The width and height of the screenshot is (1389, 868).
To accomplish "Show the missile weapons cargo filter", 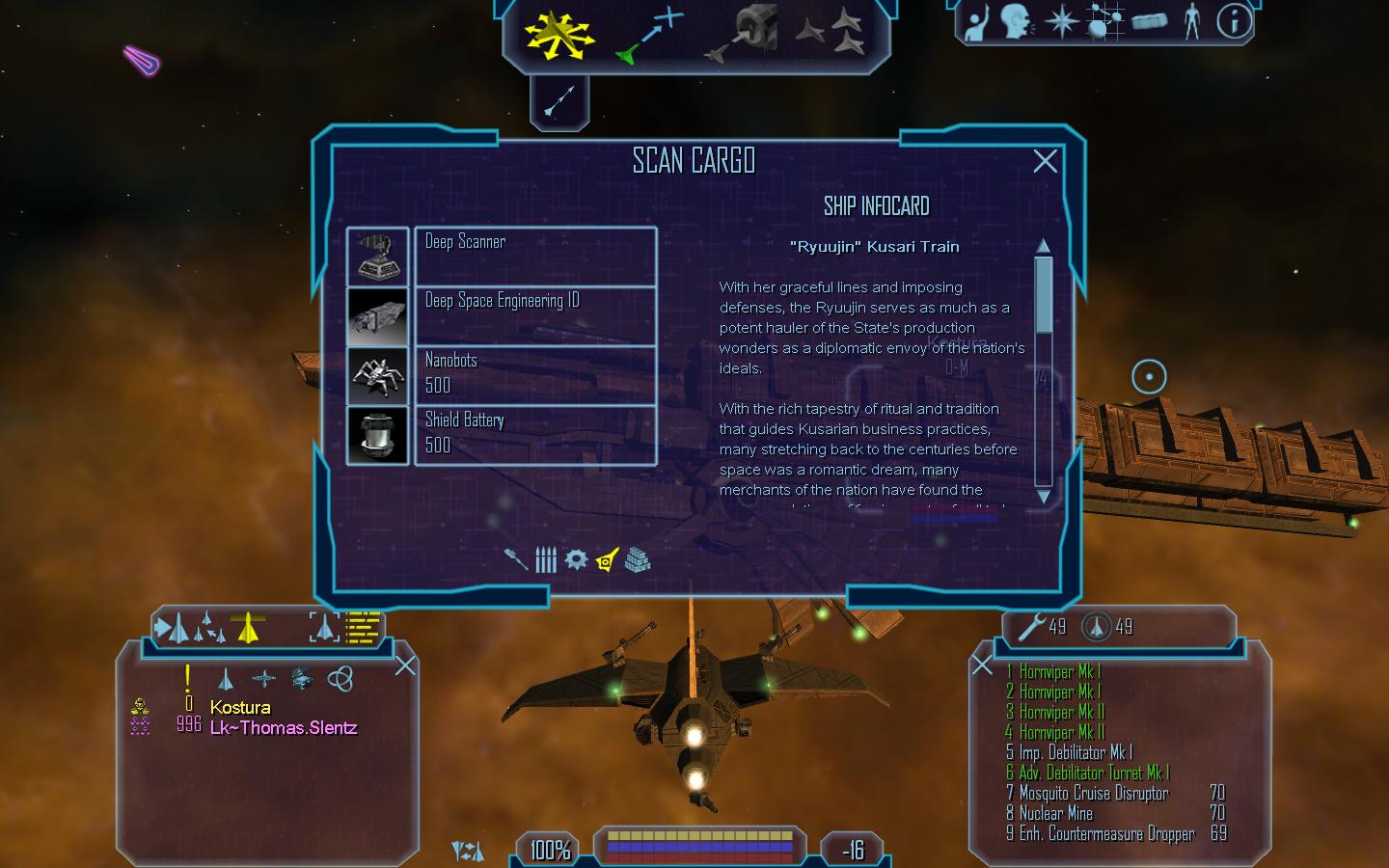I will pos(516,559).
